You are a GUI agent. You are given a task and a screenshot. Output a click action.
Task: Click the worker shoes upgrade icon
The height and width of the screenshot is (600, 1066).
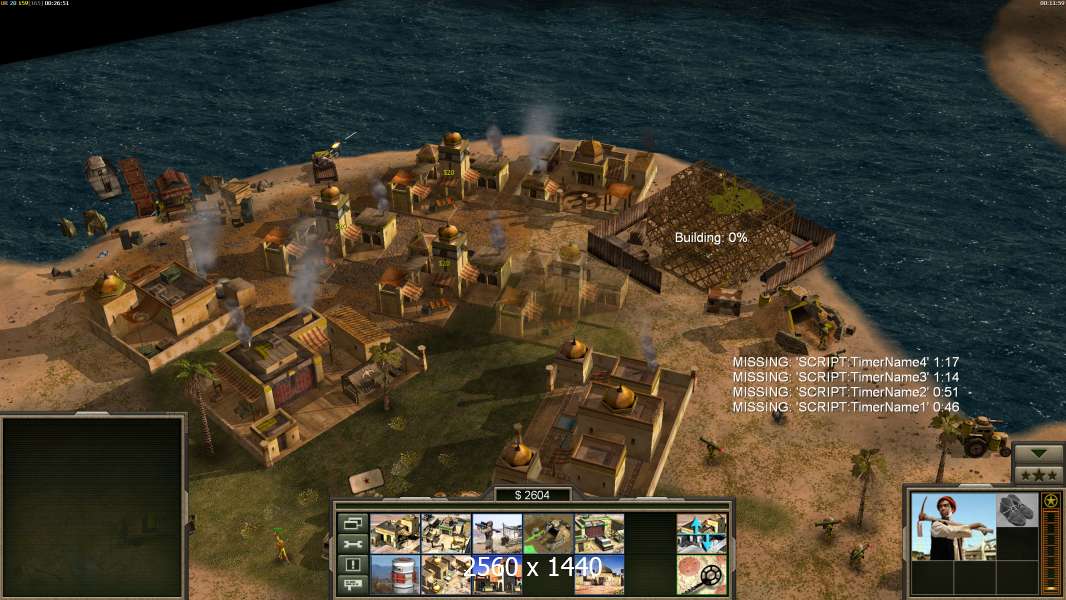[1018, 508]
